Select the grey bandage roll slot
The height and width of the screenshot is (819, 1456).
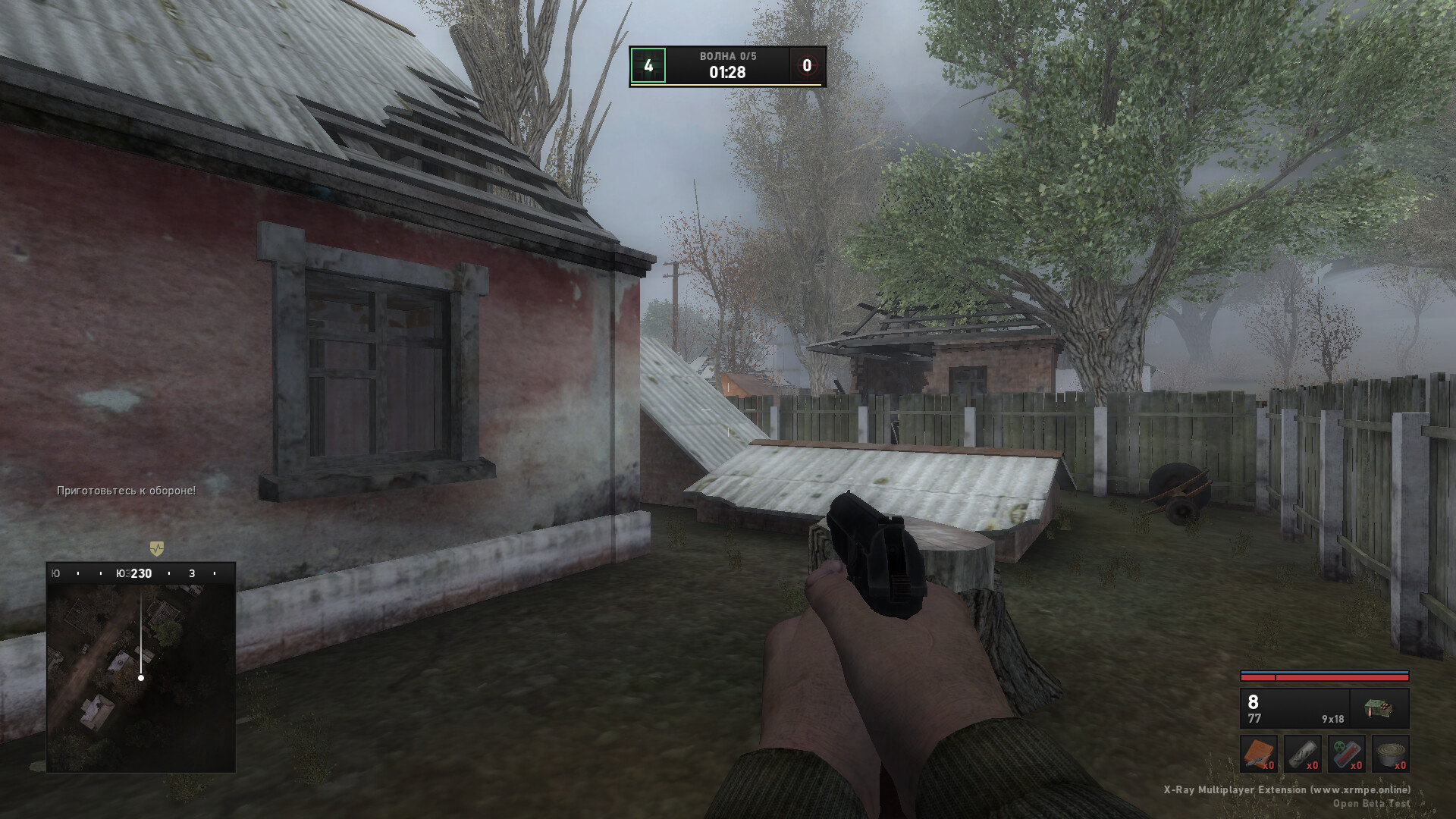tap(1303, 754)
